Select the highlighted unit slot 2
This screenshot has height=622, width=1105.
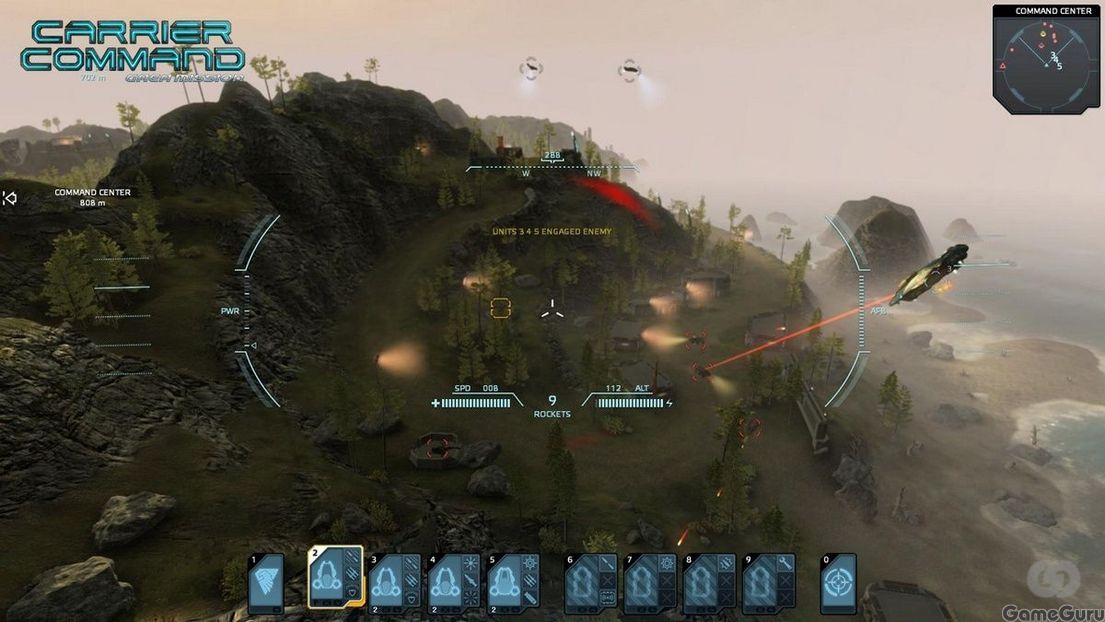(334, 579)
